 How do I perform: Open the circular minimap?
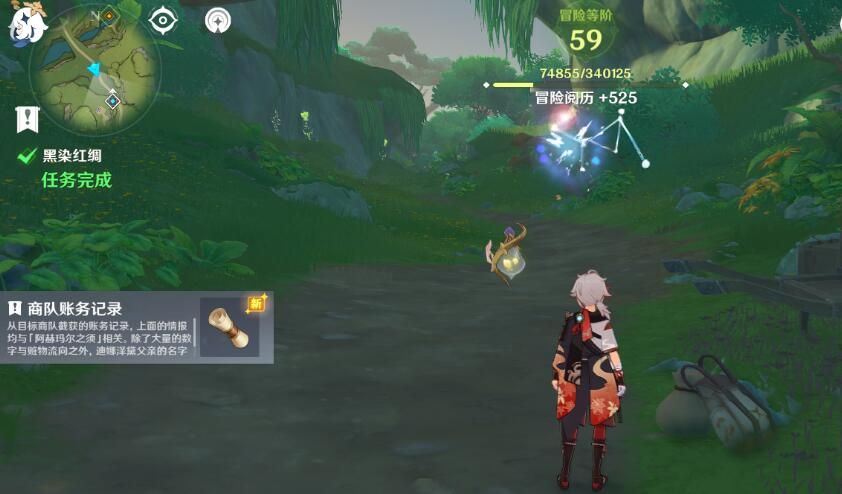(95, 68)
